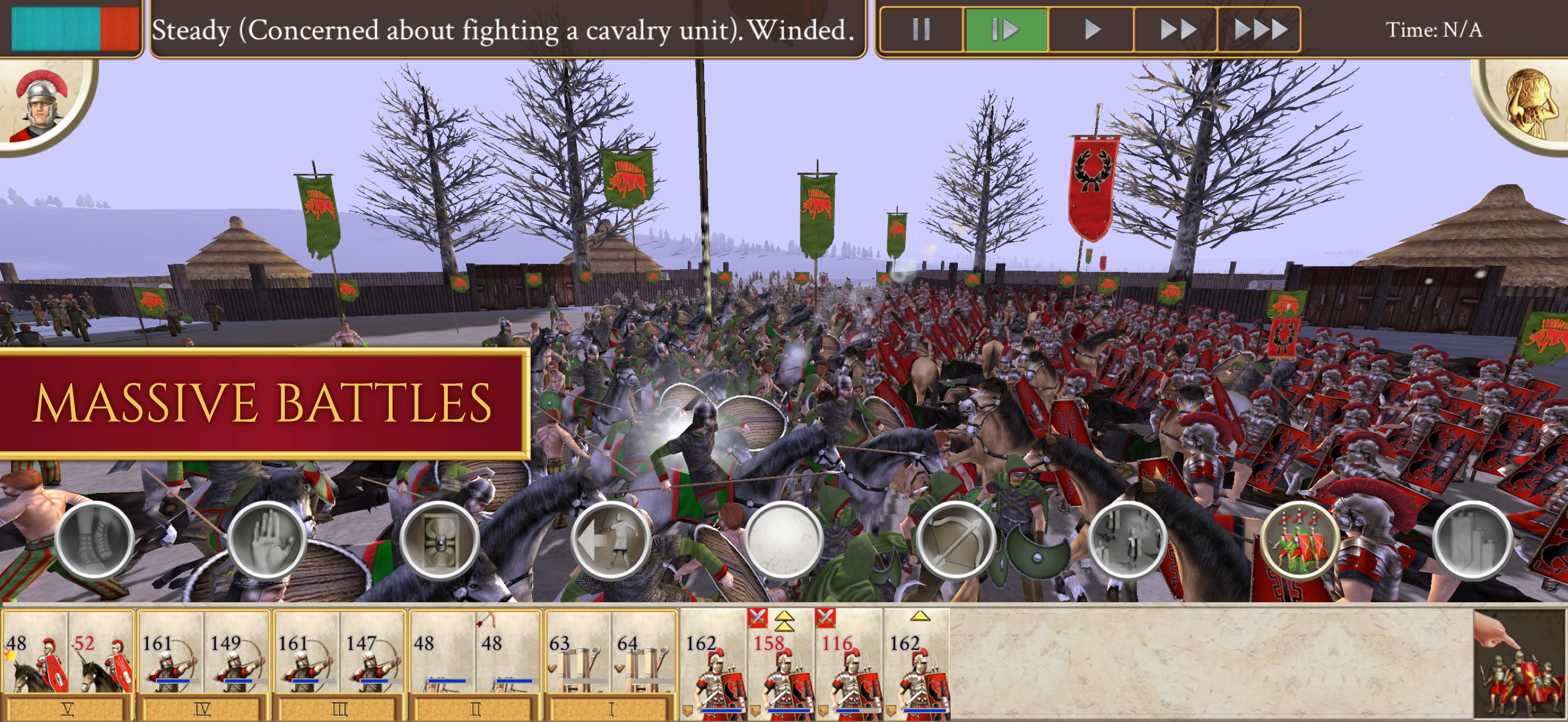Click the double chevron above unit card 158
1568x722 pixels.
(784, 622)
